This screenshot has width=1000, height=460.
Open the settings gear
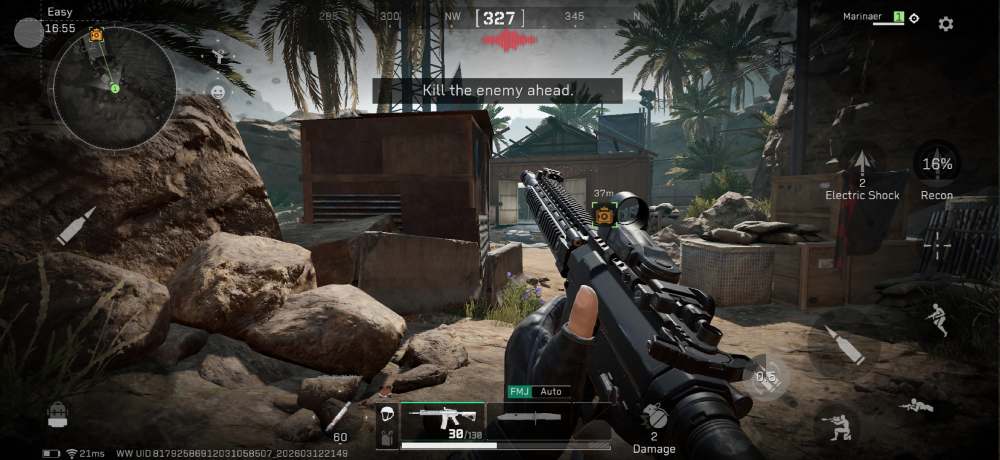tap(945, 24)
